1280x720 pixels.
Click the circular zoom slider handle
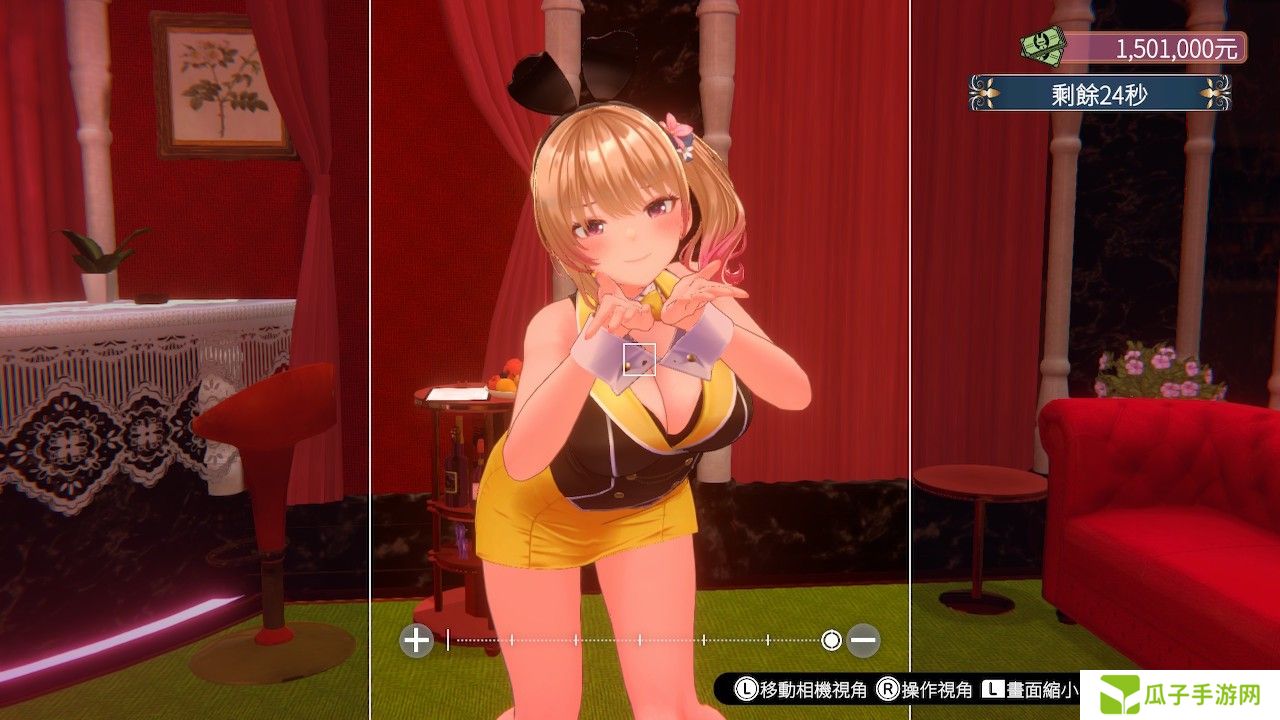[x=831, y=640]
